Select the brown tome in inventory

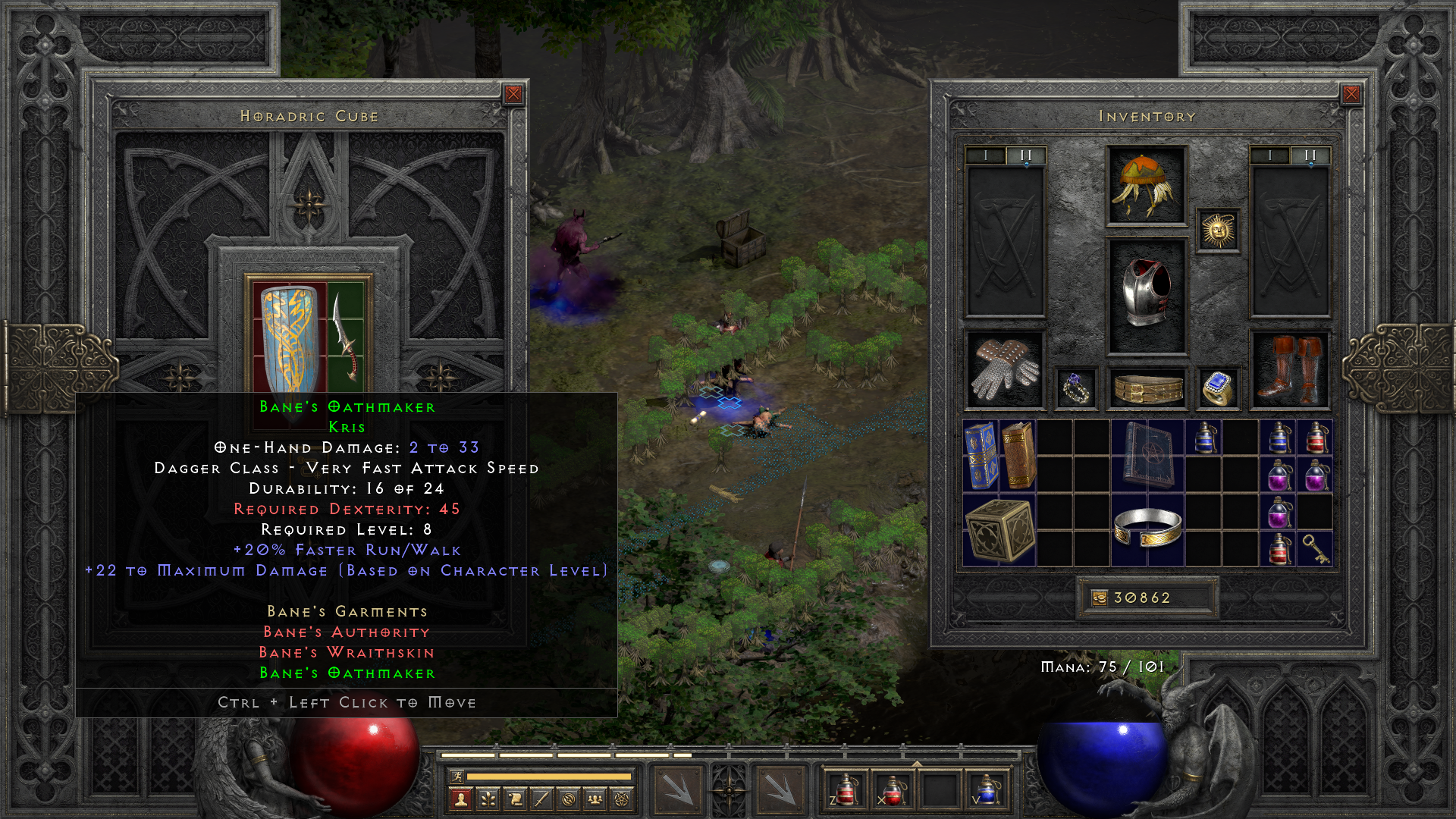pyautogui.click(x=1018, y=456)
